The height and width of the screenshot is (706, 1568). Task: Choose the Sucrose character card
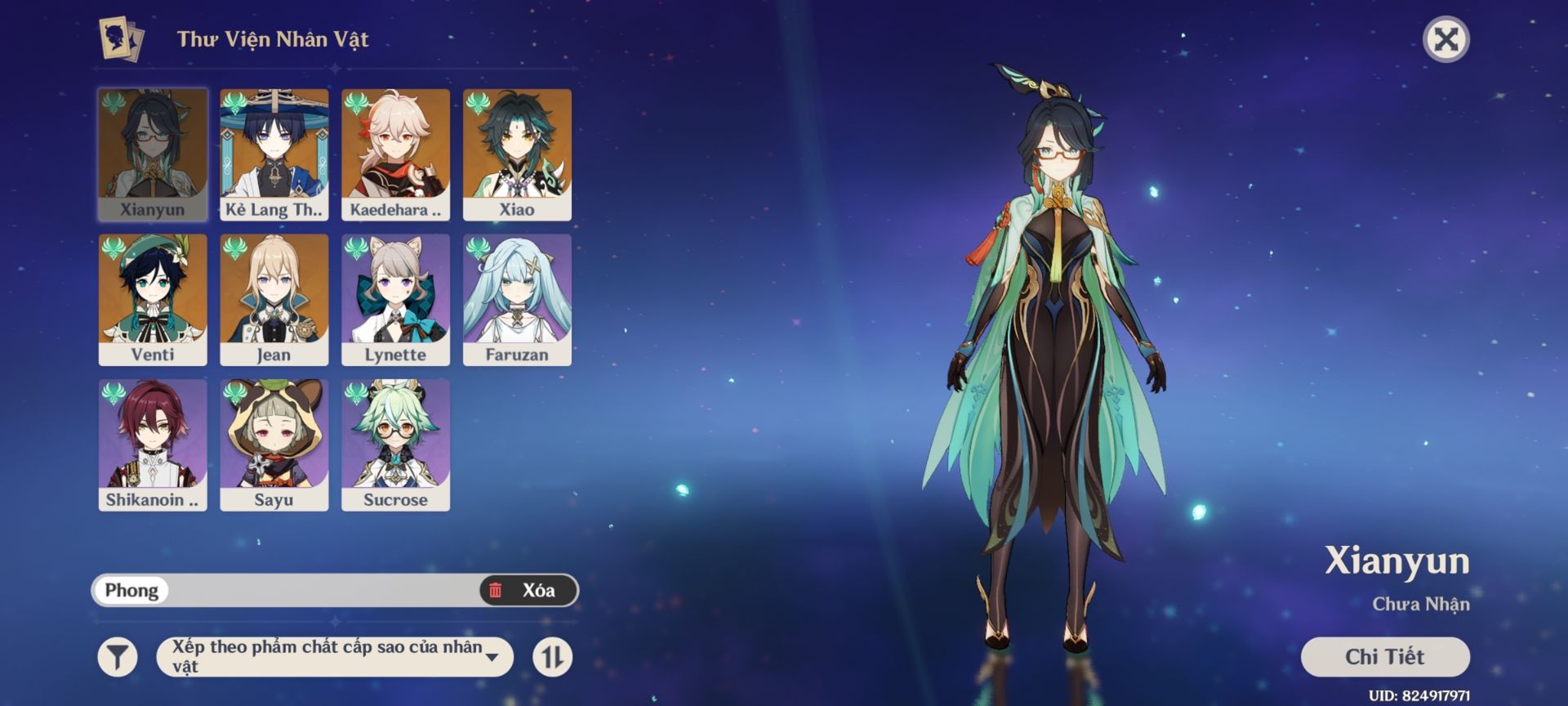[x=395, y=445]
